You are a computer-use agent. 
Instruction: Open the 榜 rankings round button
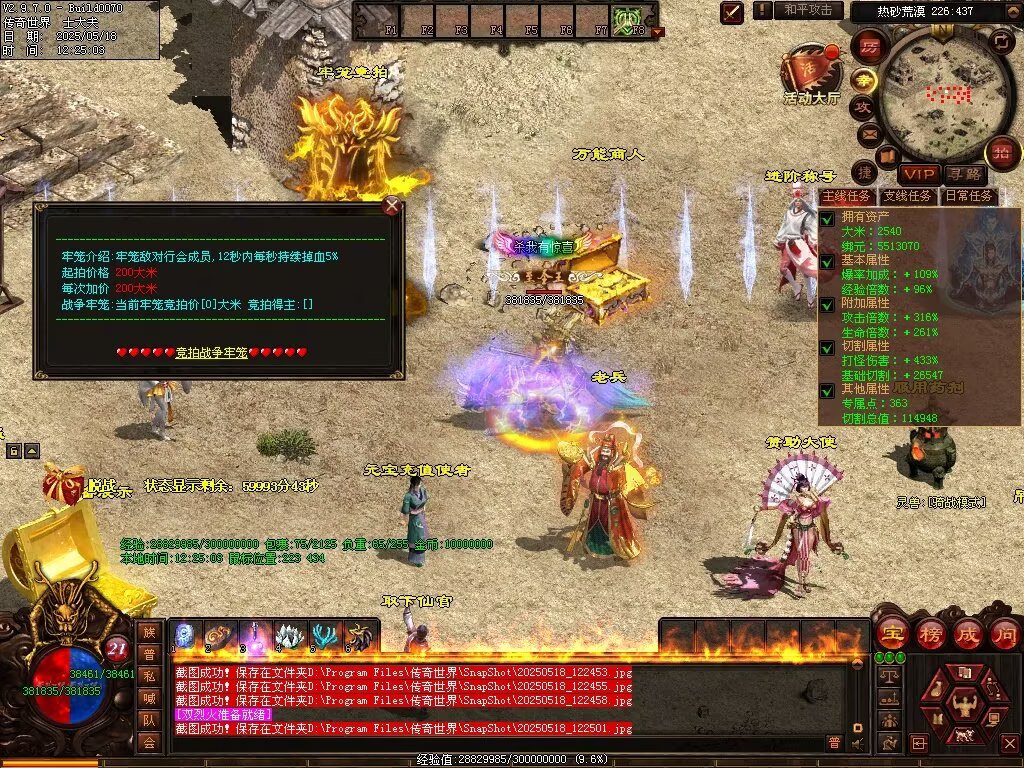pyautogui.click(x=930, y=633)
